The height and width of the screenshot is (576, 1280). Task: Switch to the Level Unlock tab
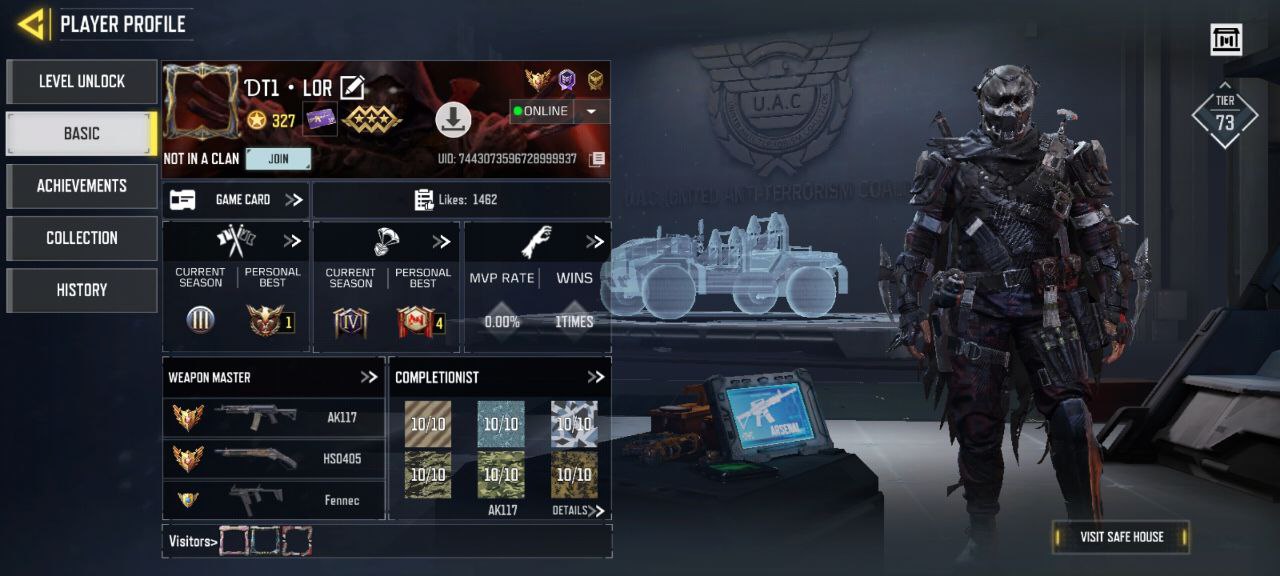pos(81,82)
